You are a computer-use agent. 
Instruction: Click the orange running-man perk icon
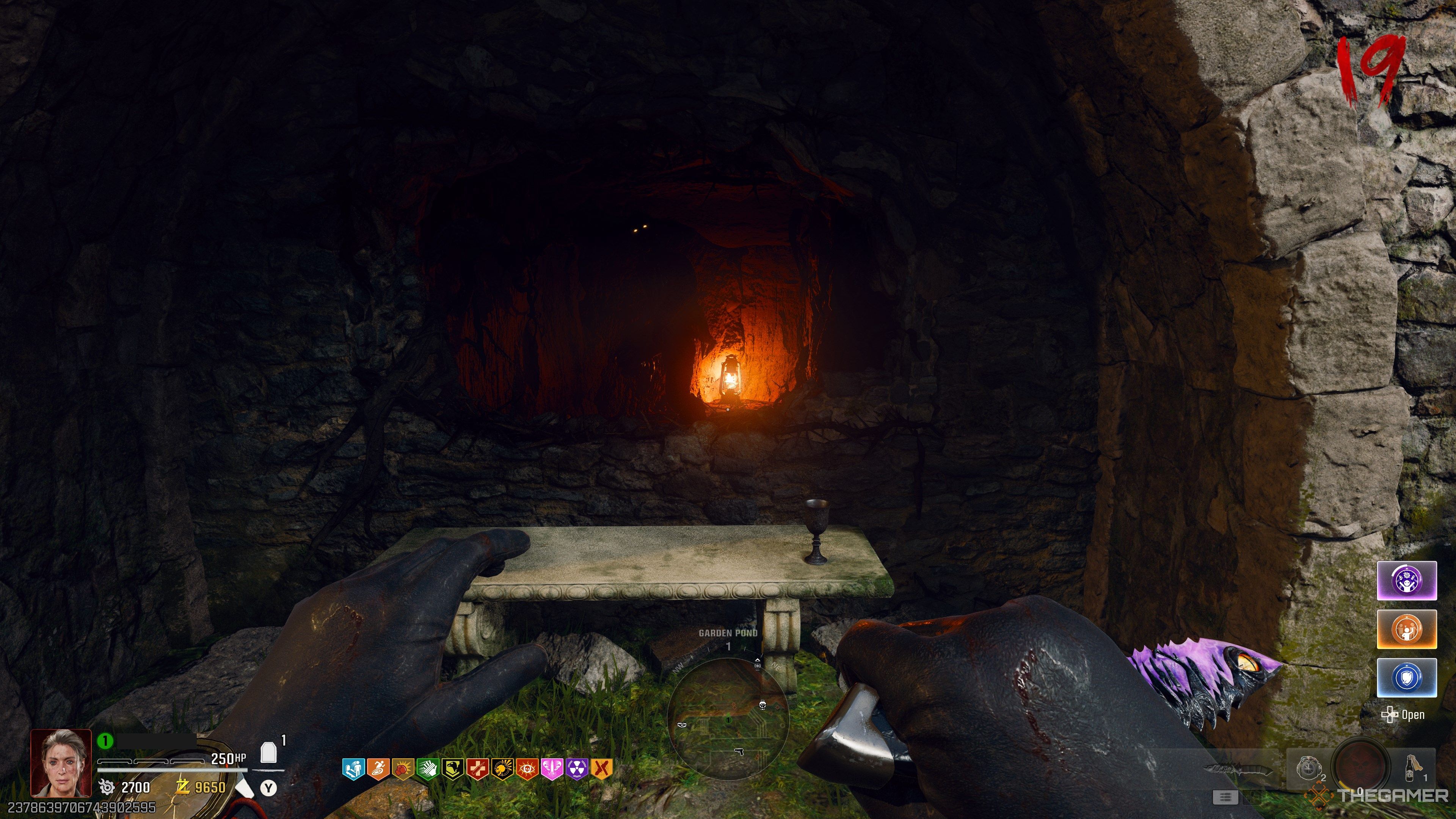pos(378,769)
